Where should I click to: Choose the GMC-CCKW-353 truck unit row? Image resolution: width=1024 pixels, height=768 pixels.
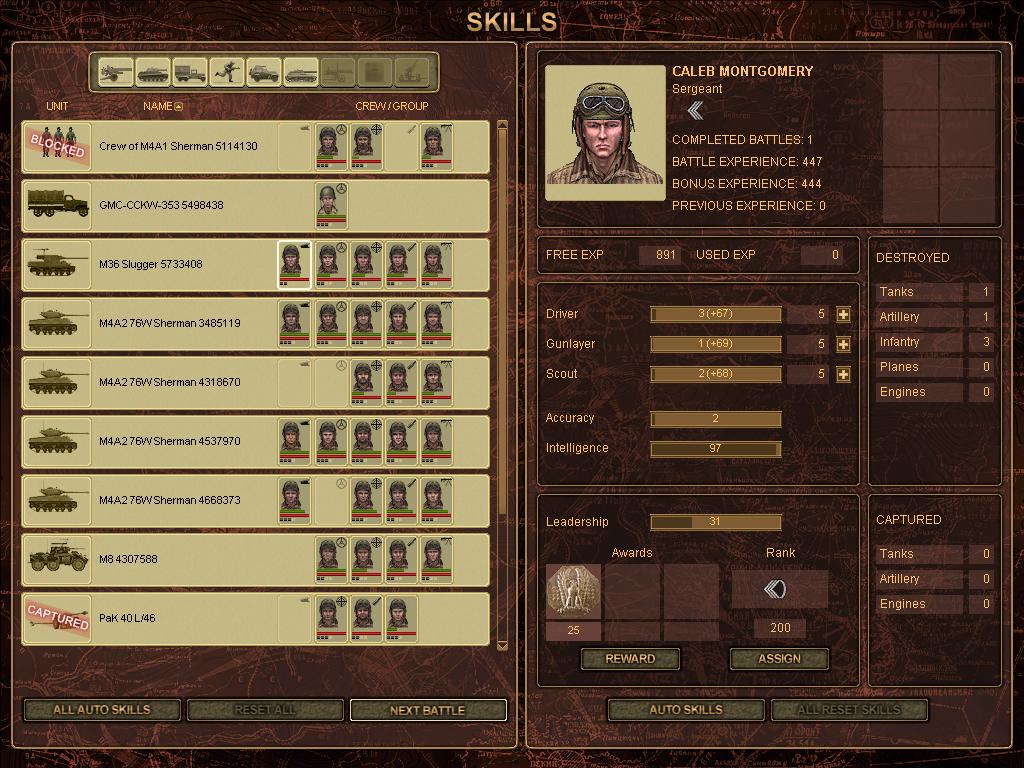[161, 206]
